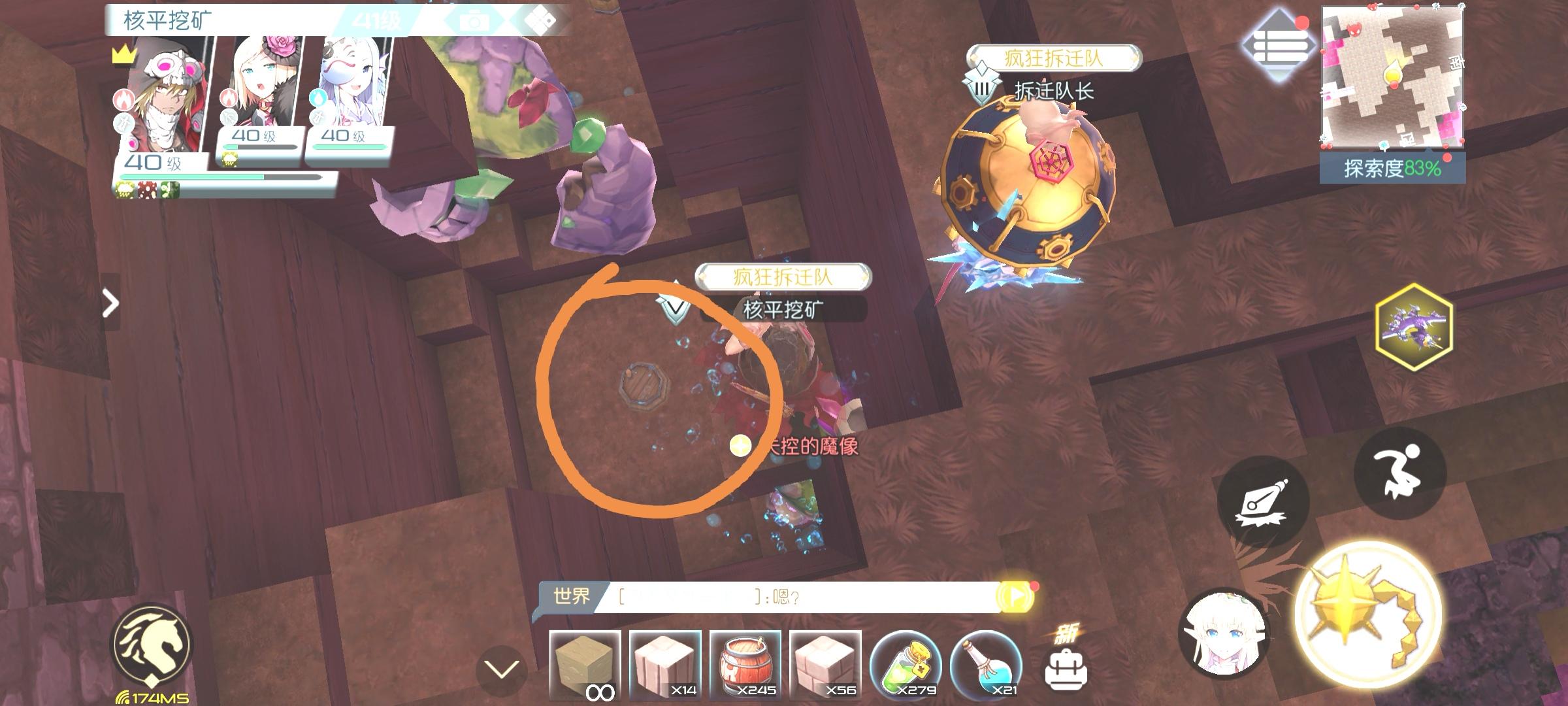Image resolution: width=1568 pixels, height=706 pixels.
Task: Switch to the grid mode icon beside the camera
Action: (538, 19)
